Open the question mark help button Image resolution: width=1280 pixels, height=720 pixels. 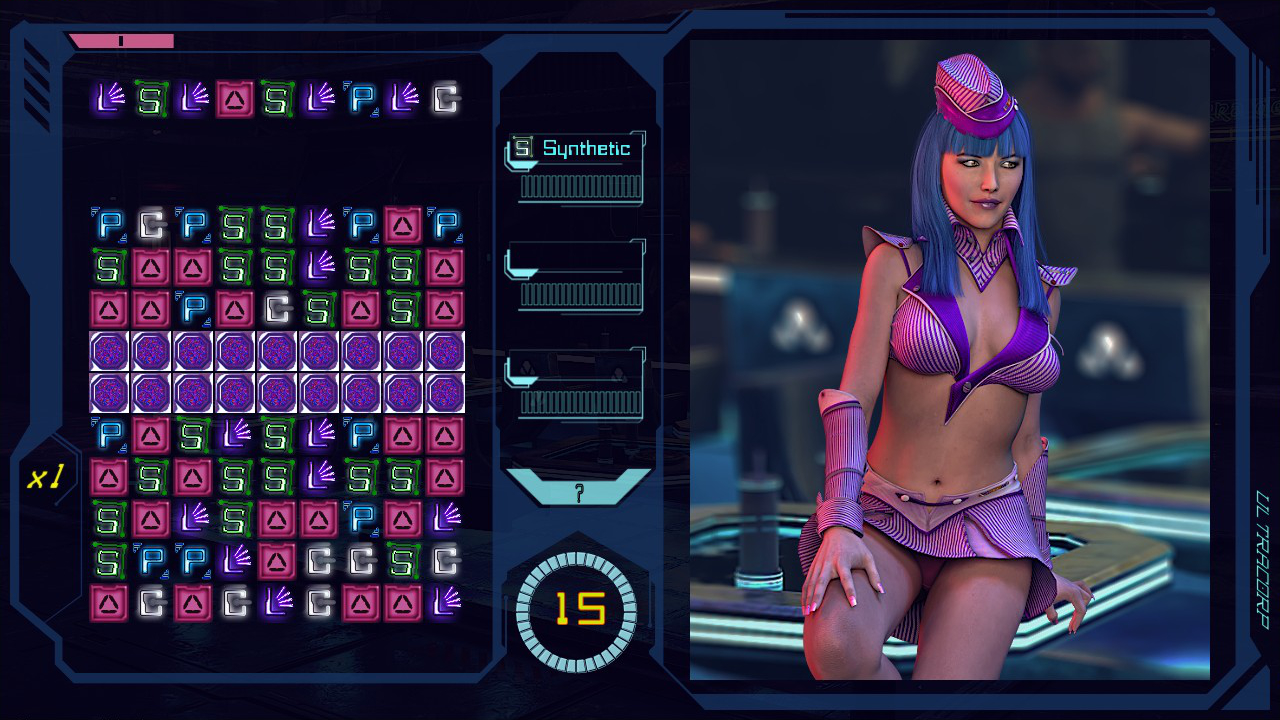pyautogui.click(x=578, y=490)
